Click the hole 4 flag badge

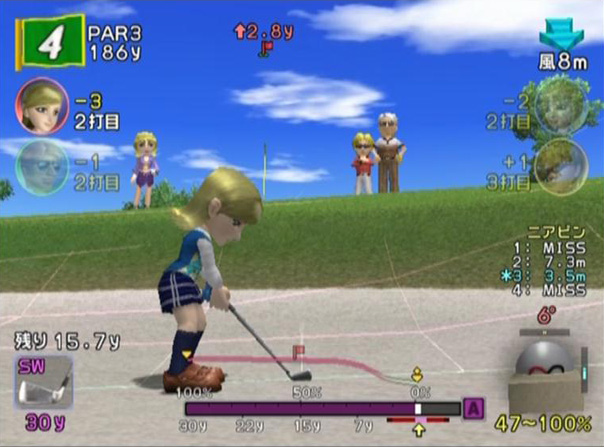click(x=49, y=43)
